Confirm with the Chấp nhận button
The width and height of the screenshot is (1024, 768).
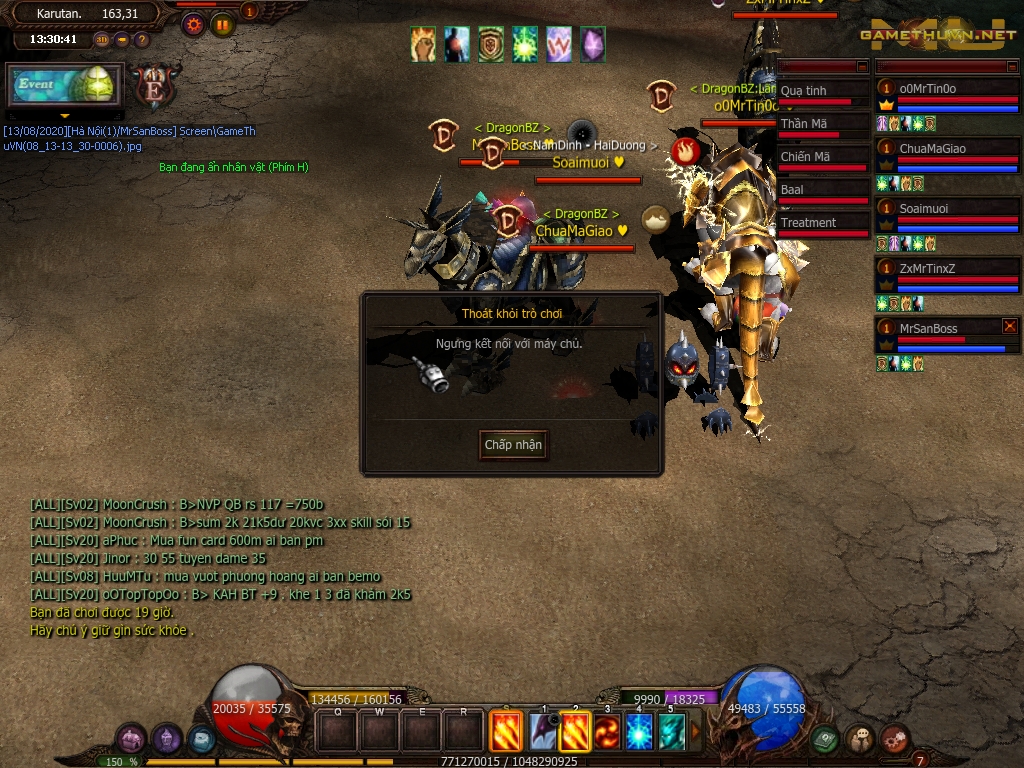(x=513, y=445)
